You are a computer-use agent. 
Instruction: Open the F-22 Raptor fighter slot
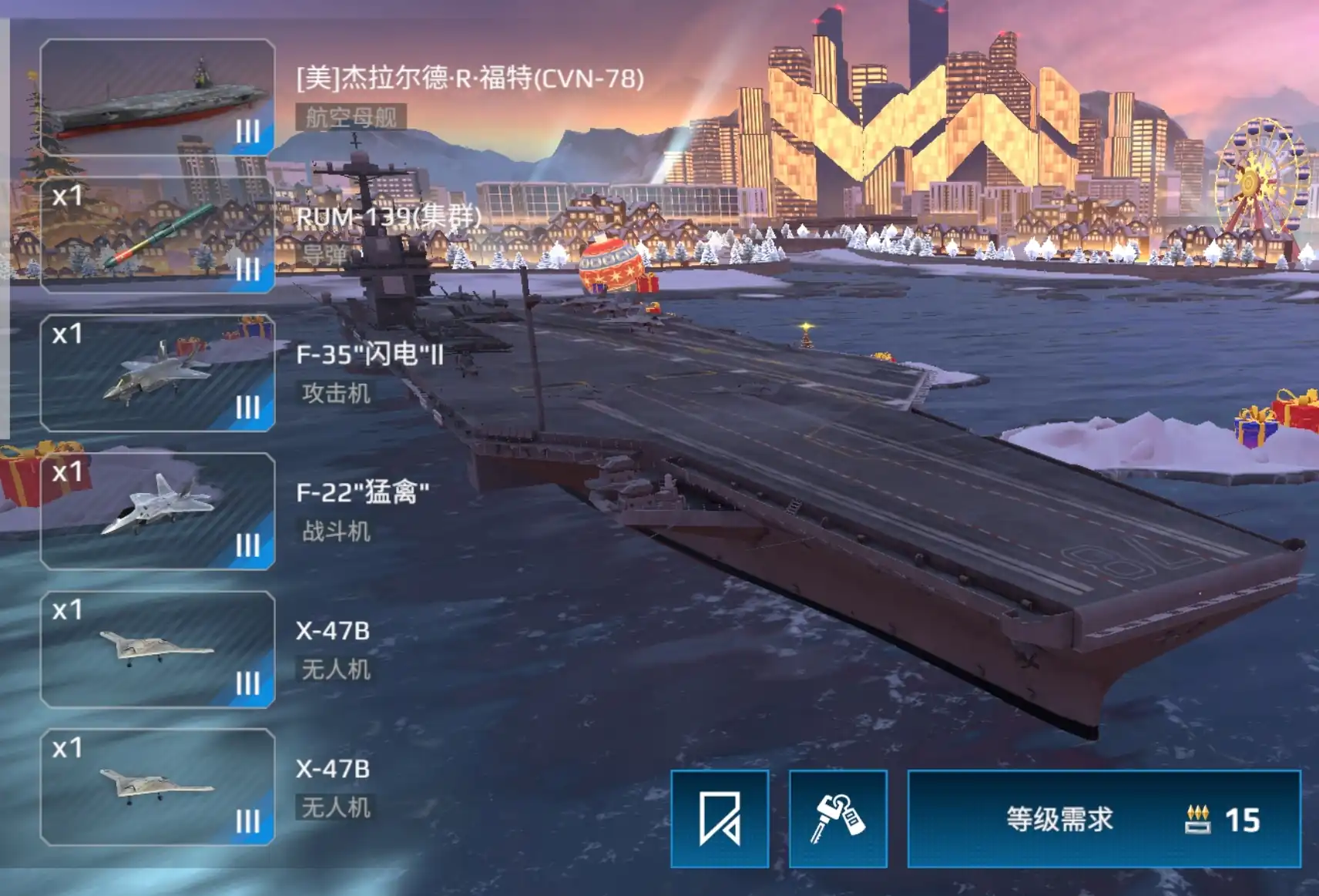[157, 512]
